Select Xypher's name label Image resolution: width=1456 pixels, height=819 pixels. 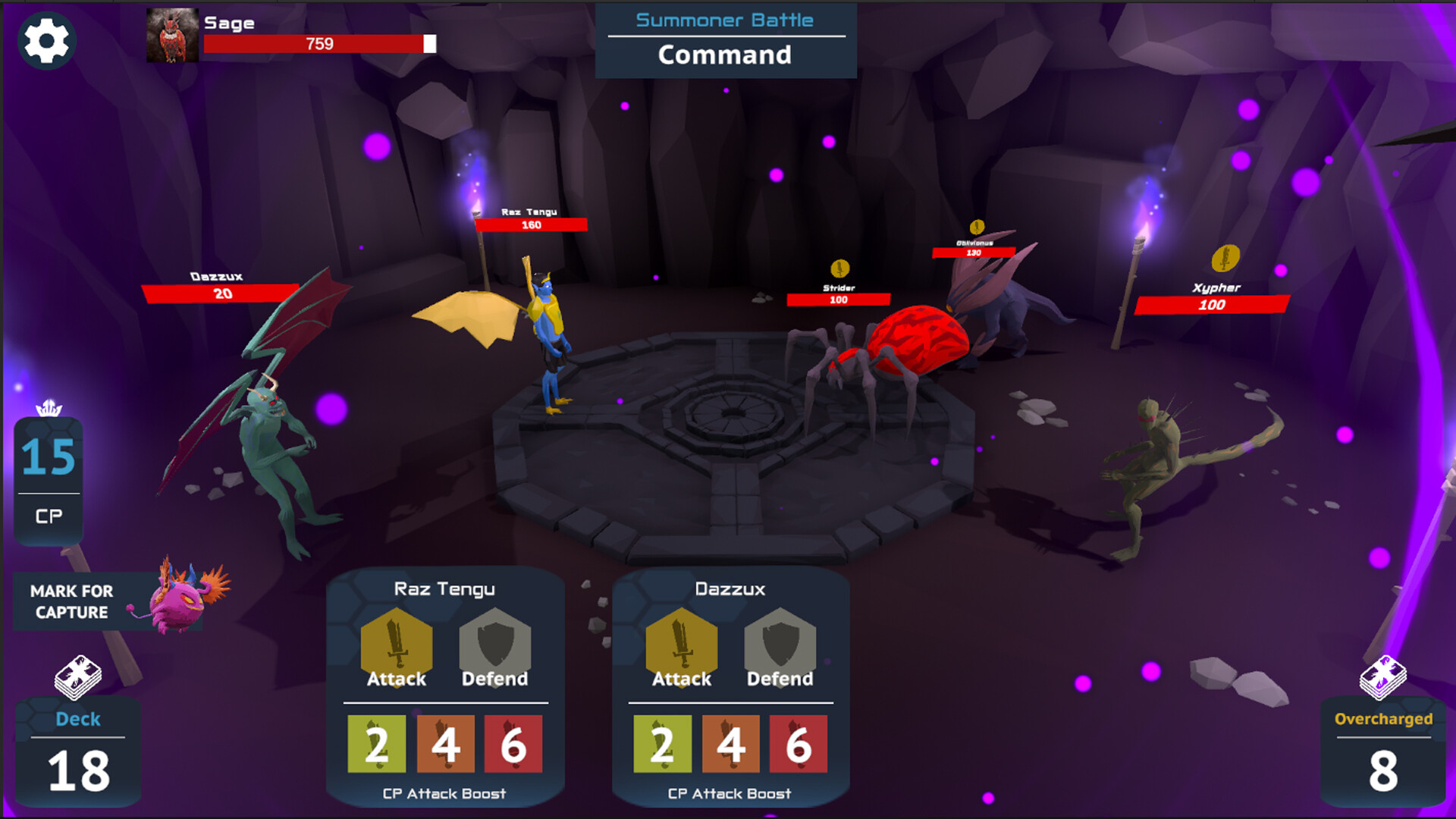pos(1215,287)
